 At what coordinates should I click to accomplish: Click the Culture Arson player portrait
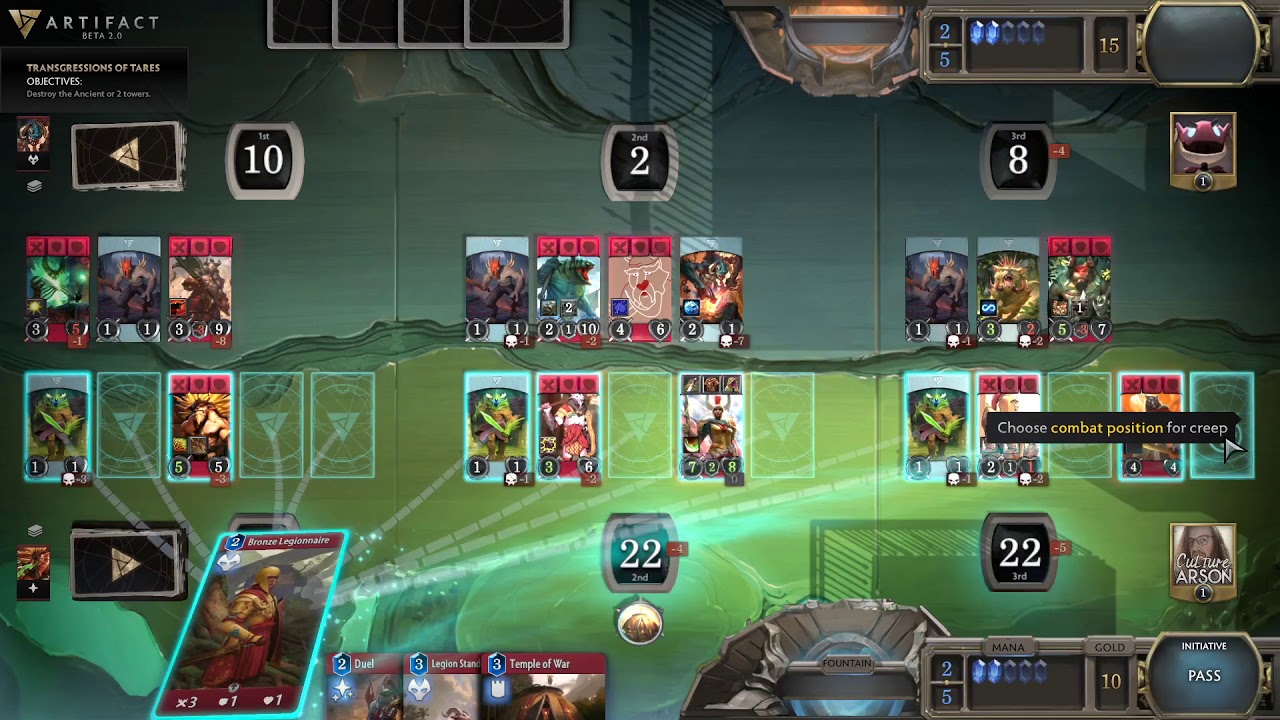pyautogui.click(x=1203, y=561)
